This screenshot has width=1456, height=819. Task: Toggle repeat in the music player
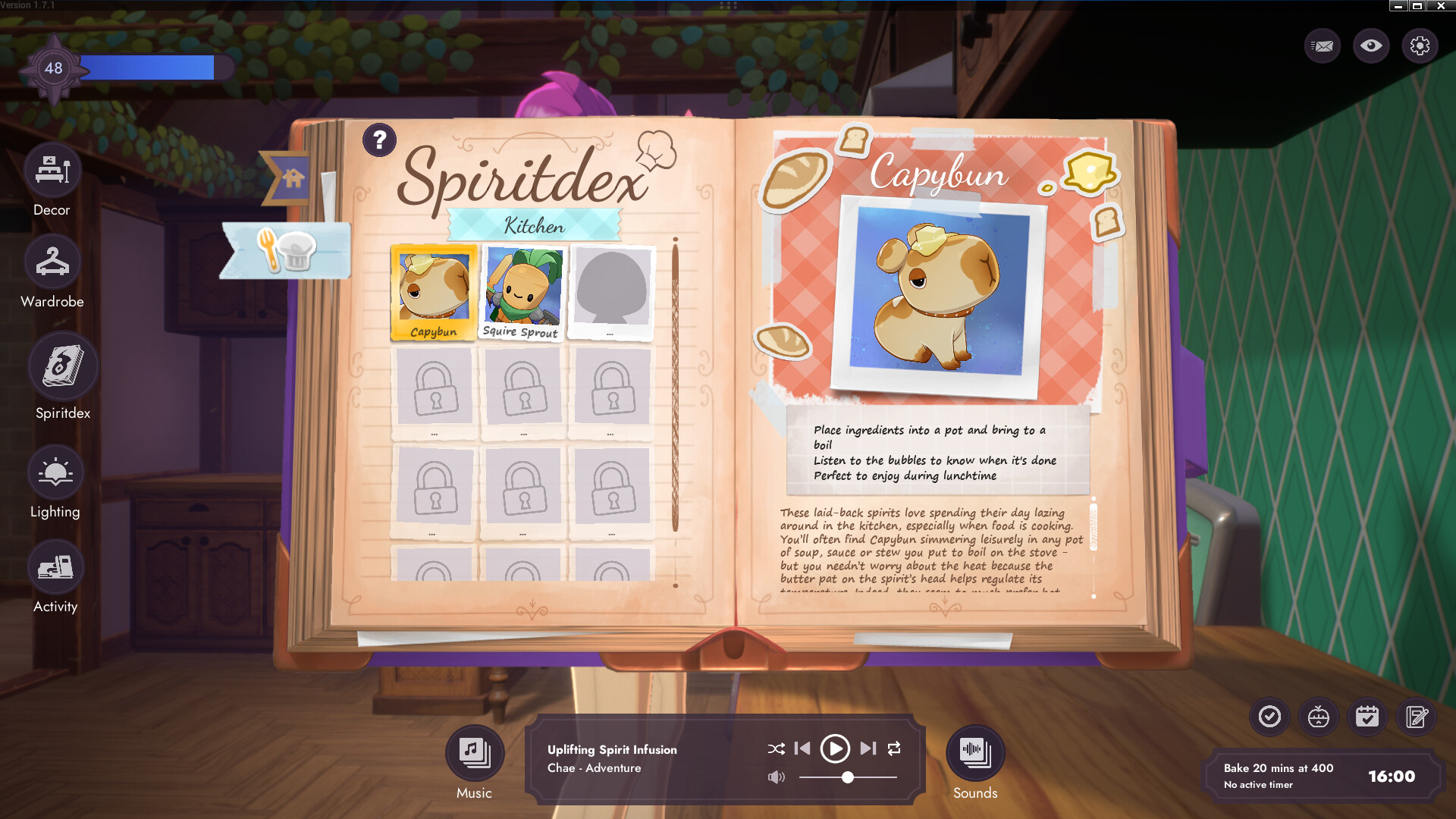(x=895, y=748)
